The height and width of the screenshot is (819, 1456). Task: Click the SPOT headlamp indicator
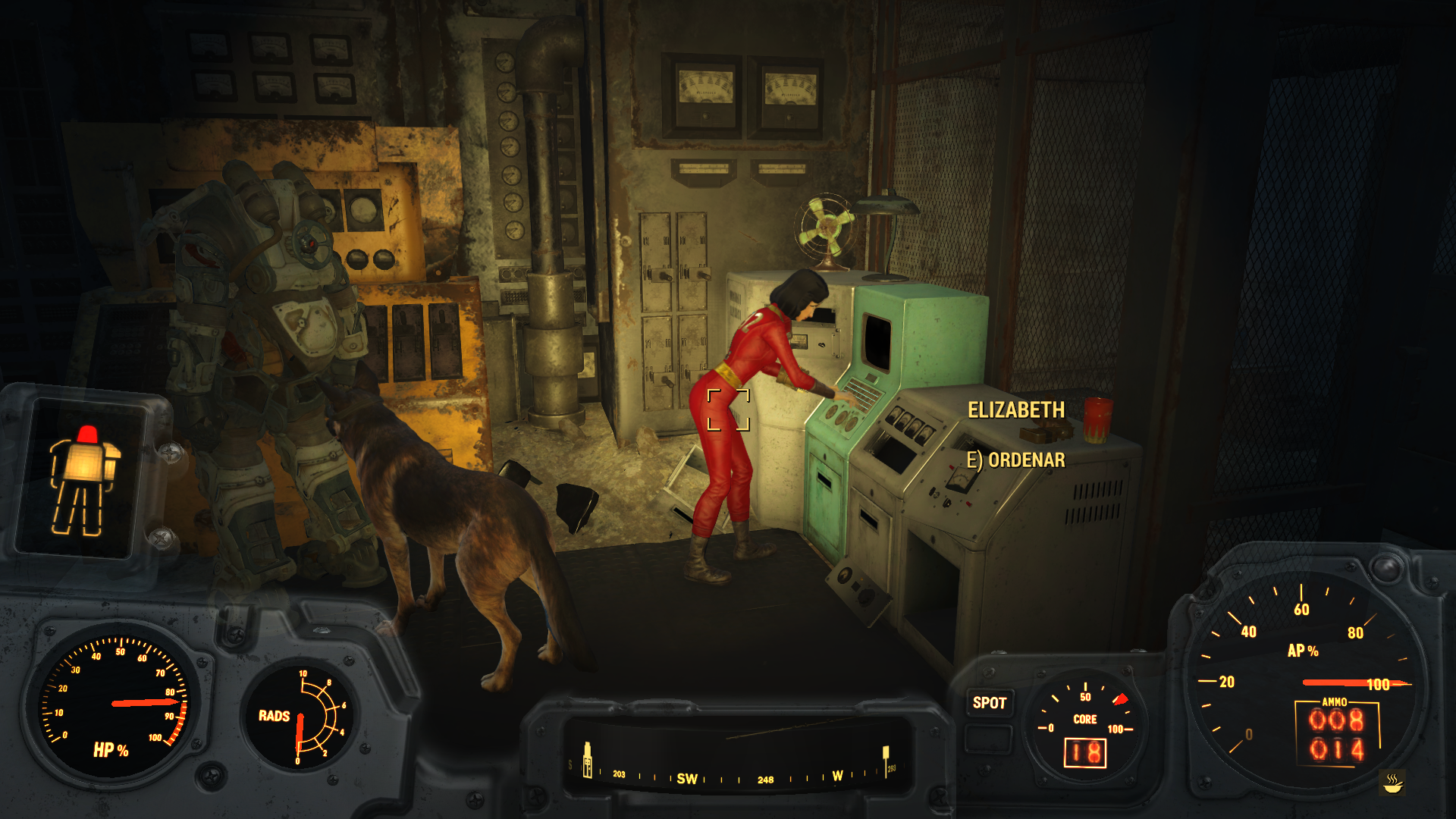click(989, 703)
